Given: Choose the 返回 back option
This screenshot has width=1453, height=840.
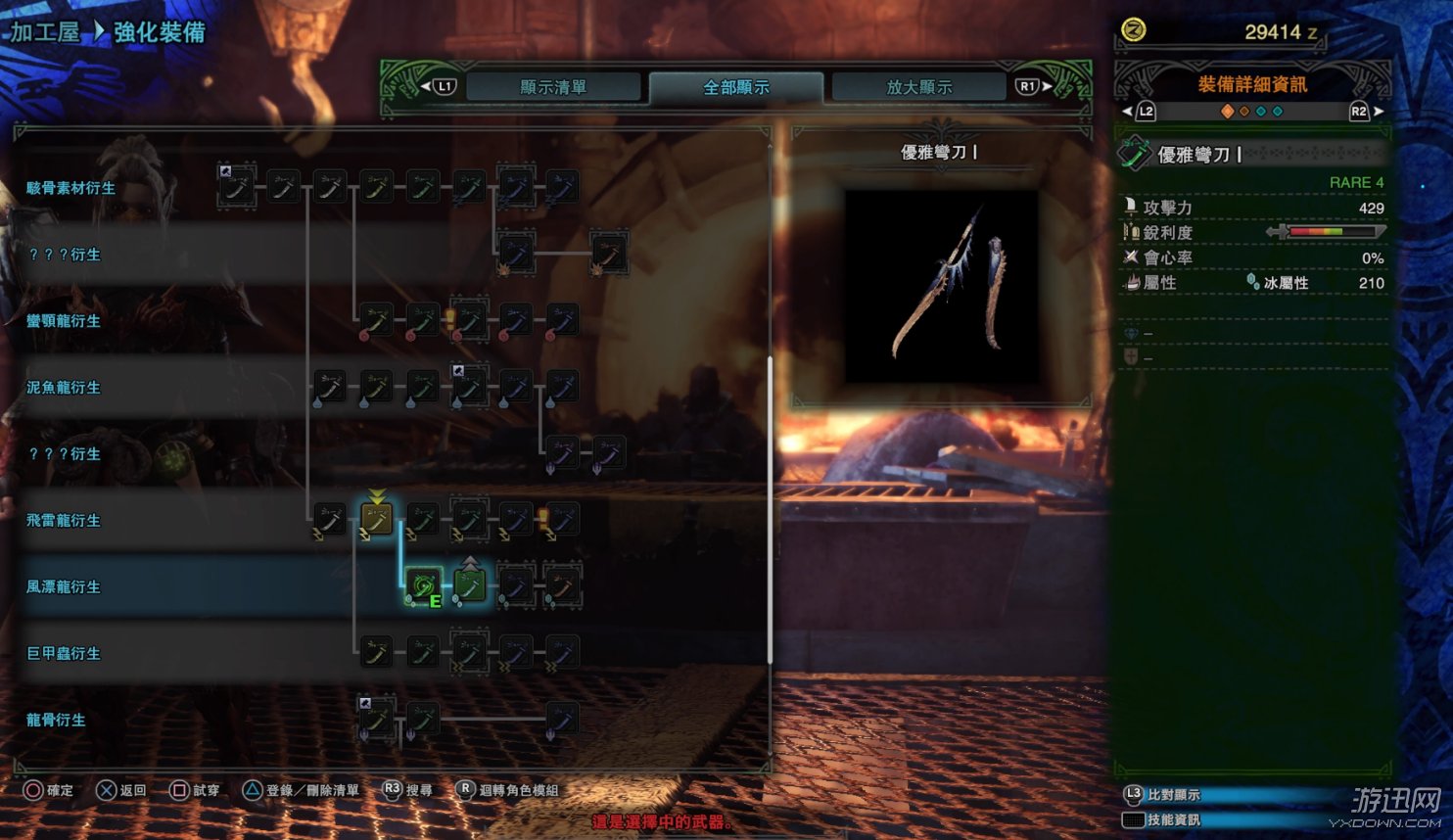Looking at the screenshot, I should tap(121, 790).
